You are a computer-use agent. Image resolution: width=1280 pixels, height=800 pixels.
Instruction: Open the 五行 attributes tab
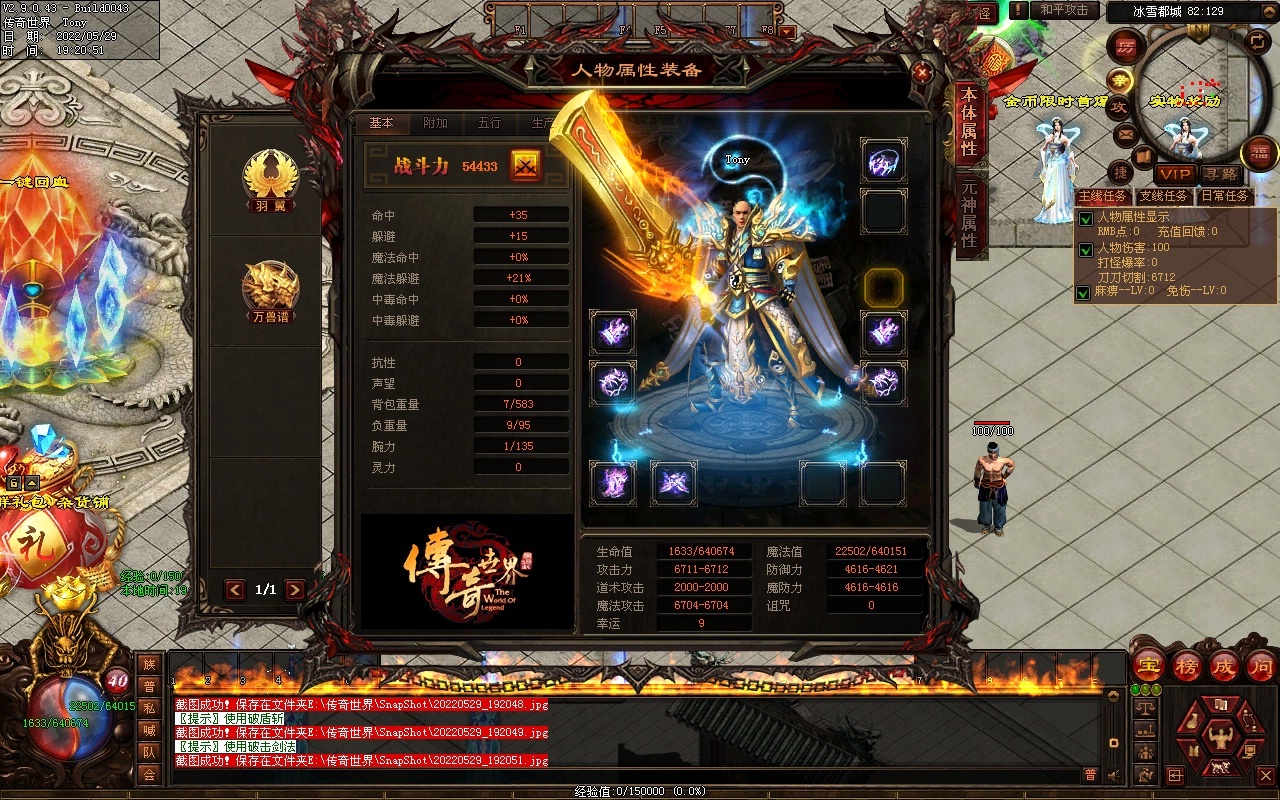(489, 123)
